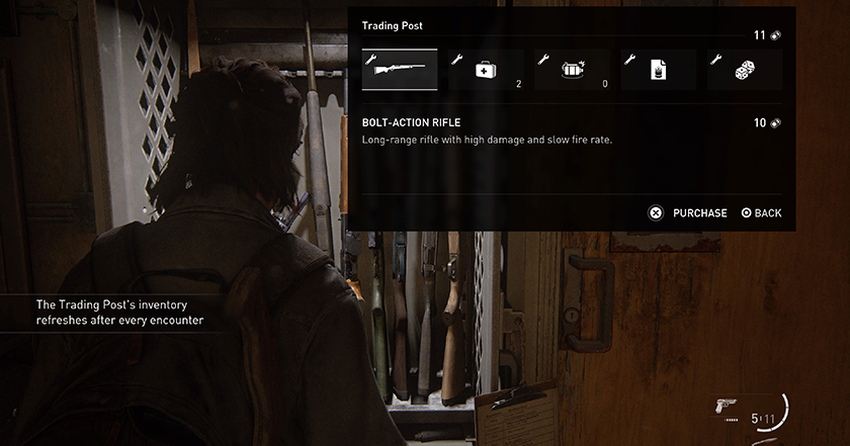The height and width of the screenshot is (446, 850).
Task: Select the dice item slot
Action: [x=744, y=70]
